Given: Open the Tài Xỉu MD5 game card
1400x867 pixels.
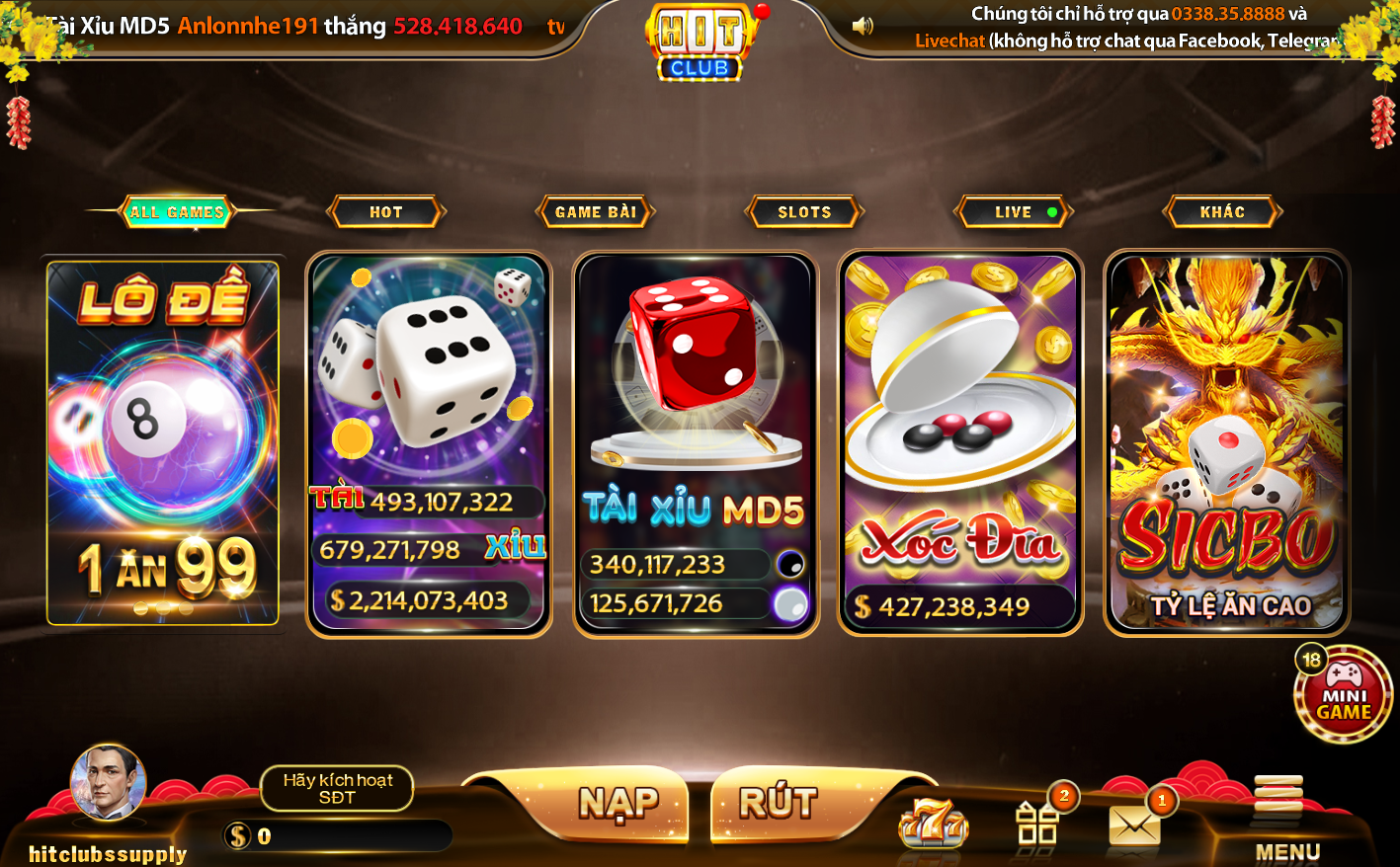Looking at the screenshot, I should (x=696, y=439).
